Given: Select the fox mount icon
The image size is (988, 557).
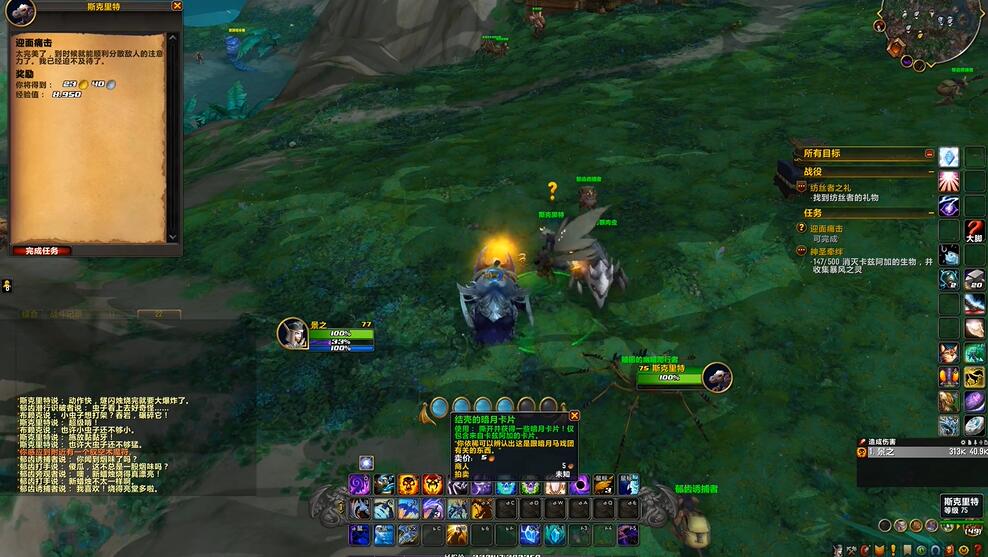Looking at the screenshot, I should 948,353.
